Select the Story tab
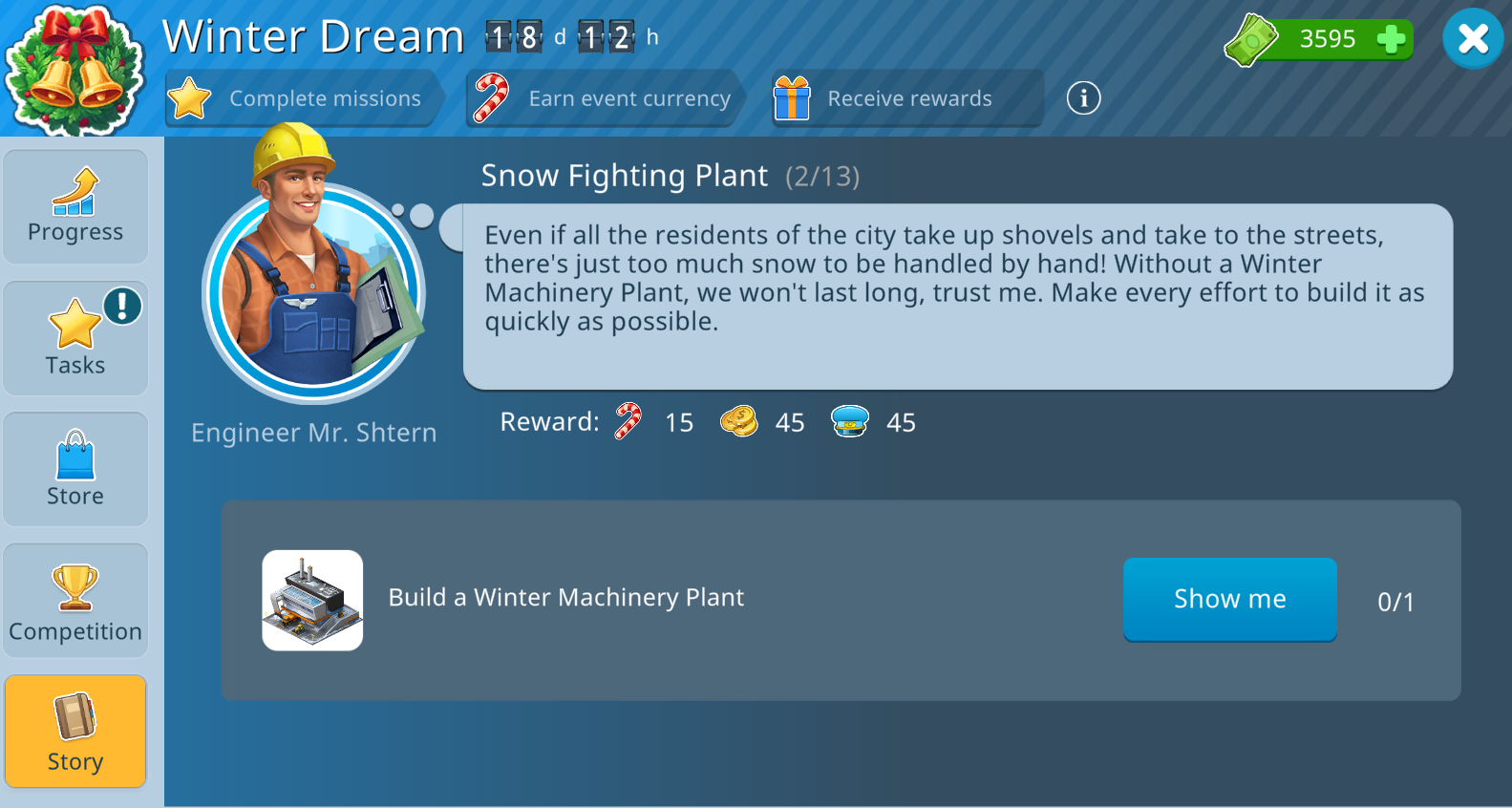Image resolution: width=1512 pixels, height=808 pixels. point(75,733)
